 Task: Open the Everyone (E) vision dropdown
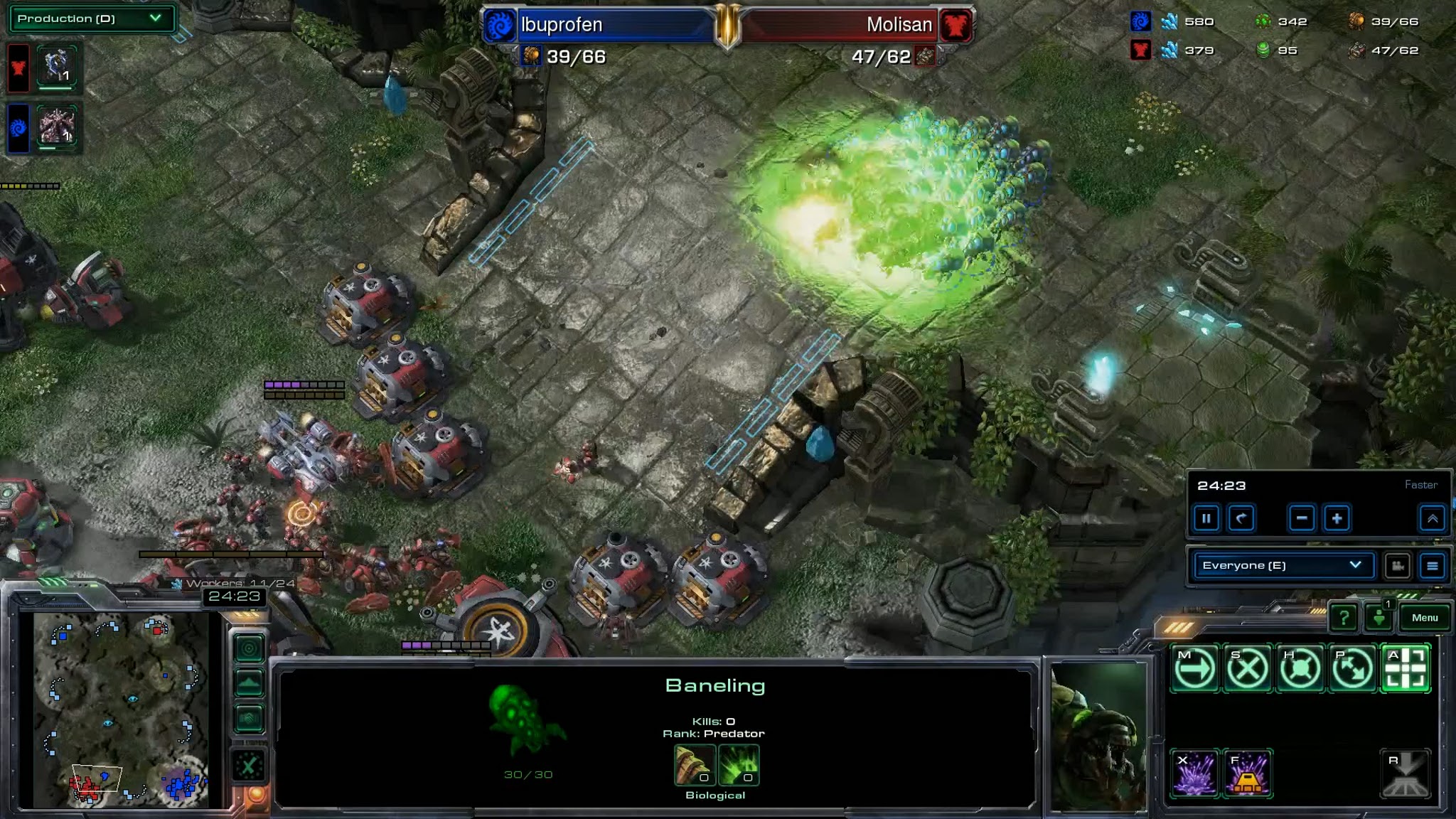click(1283, 565)
